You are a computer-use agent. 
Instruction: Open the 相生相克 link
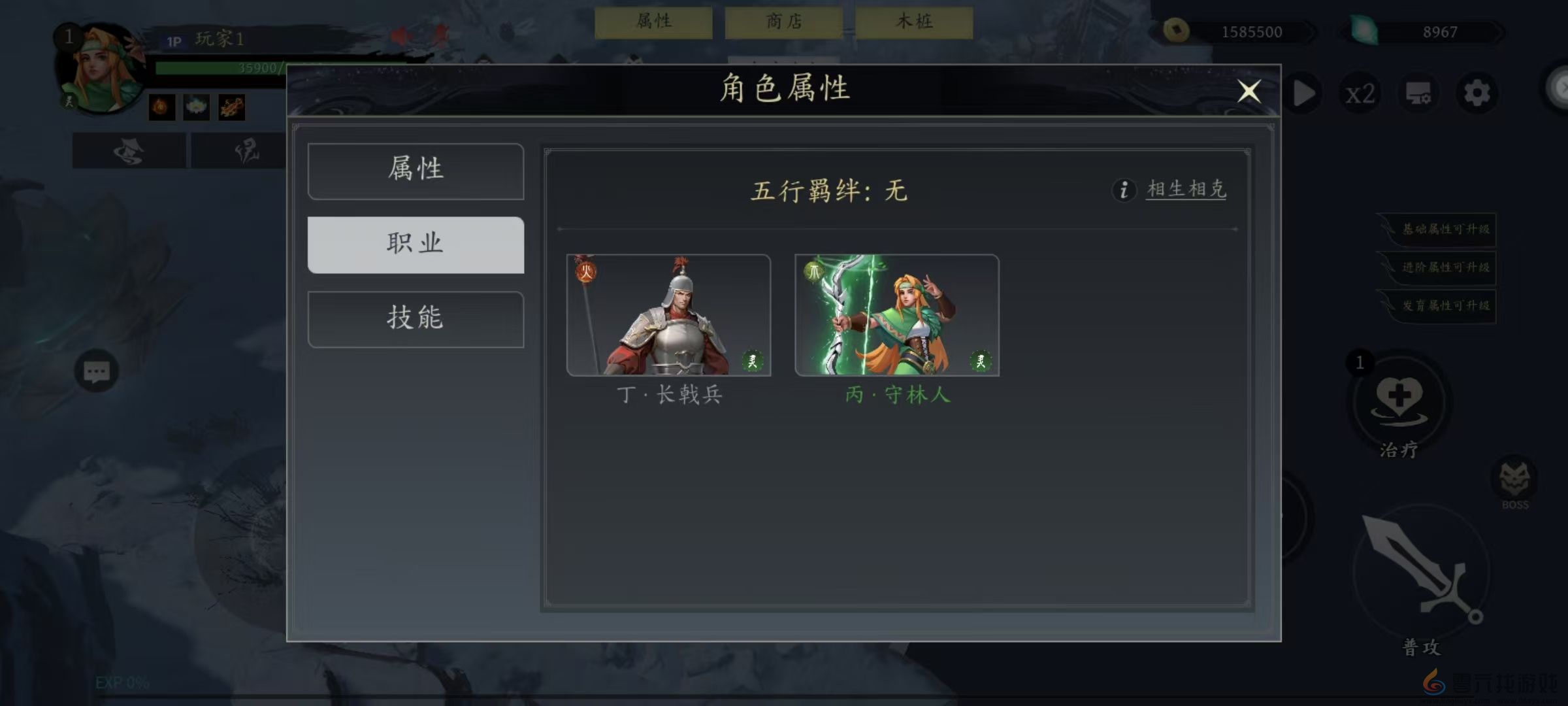(1185, 190)
